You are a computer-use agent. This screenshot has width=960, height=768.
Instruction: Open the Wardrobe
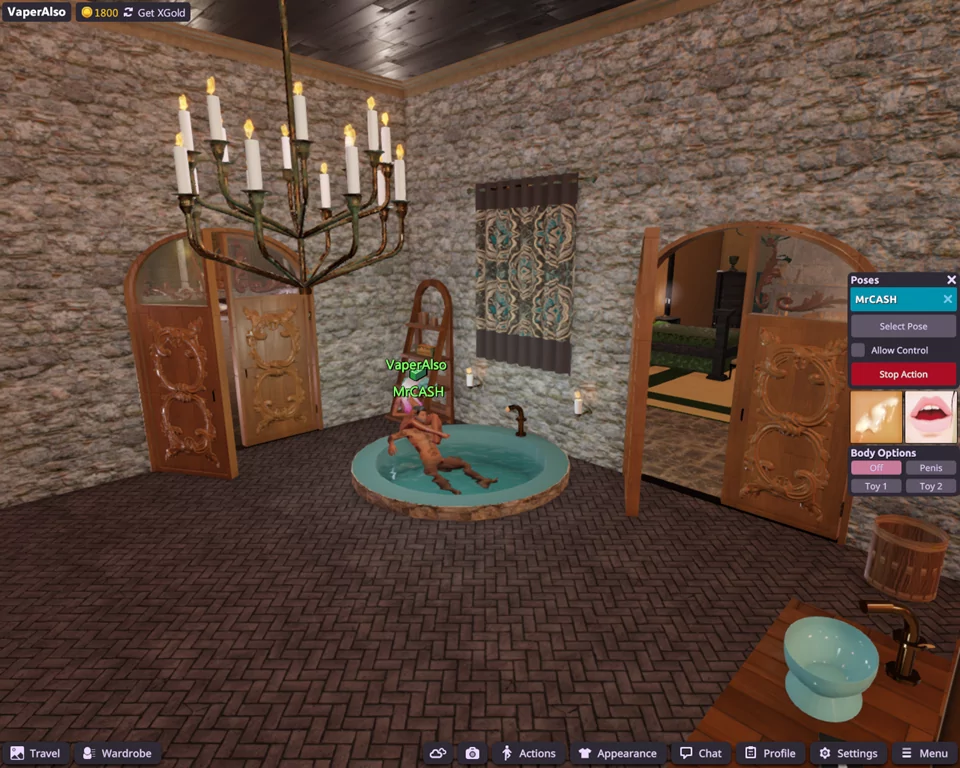pos(117,753)
